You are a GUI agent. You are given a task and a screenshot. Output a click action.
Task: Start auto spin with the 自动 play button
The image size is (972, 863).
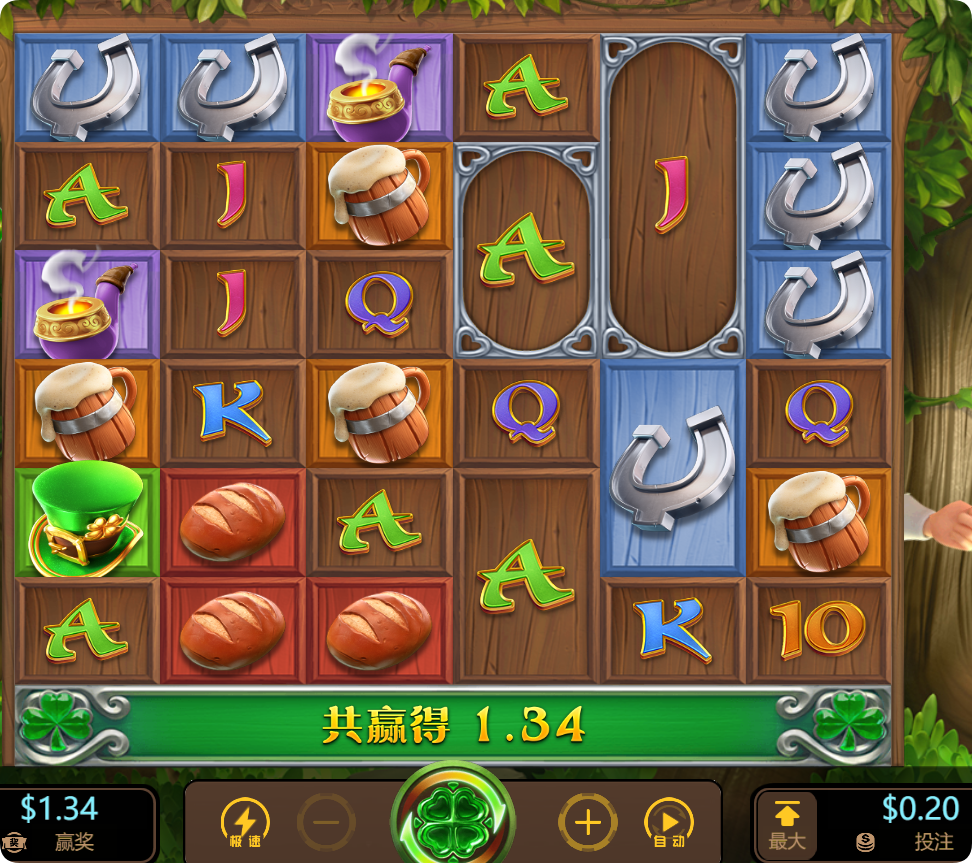(x=668, y=823)
